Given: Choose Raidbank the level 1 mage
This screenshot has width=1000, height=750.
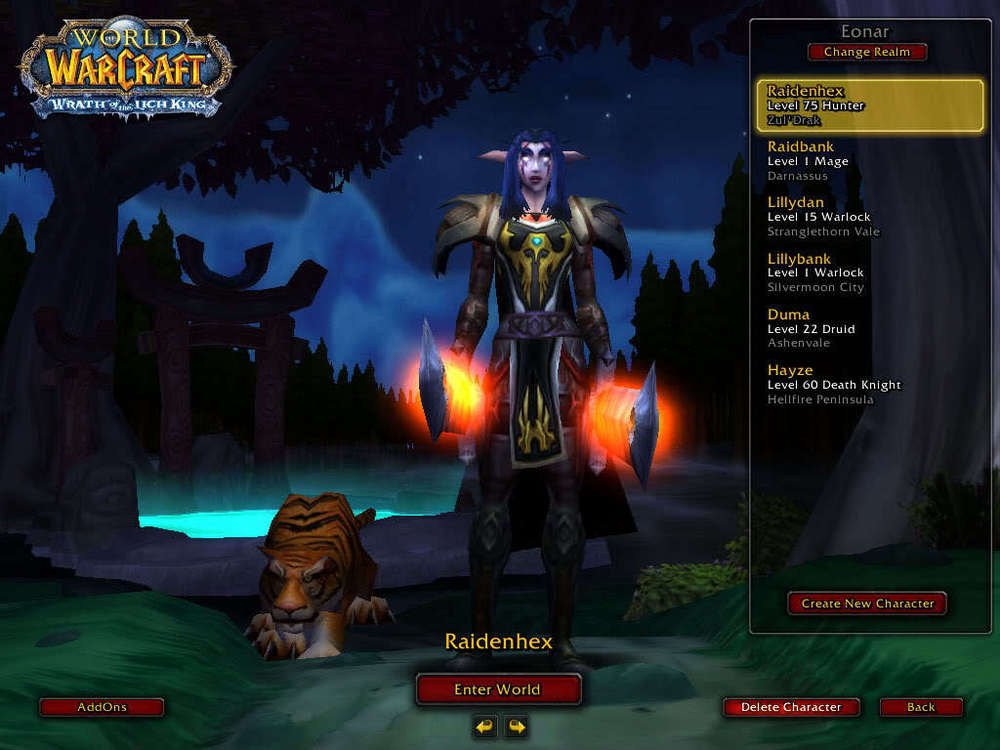Looking at the screenshot, I should click(x=869, y=161).
